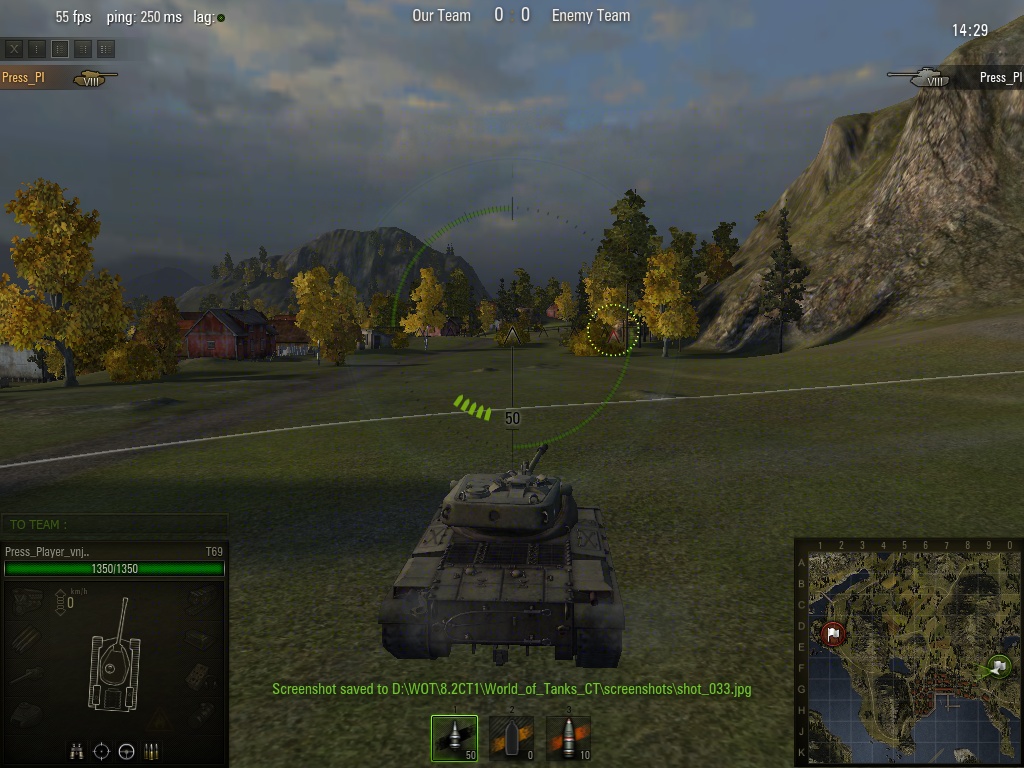Click the crosshair gunner icon in damage panel
The image size is (1024, 768).
[102, 751]
